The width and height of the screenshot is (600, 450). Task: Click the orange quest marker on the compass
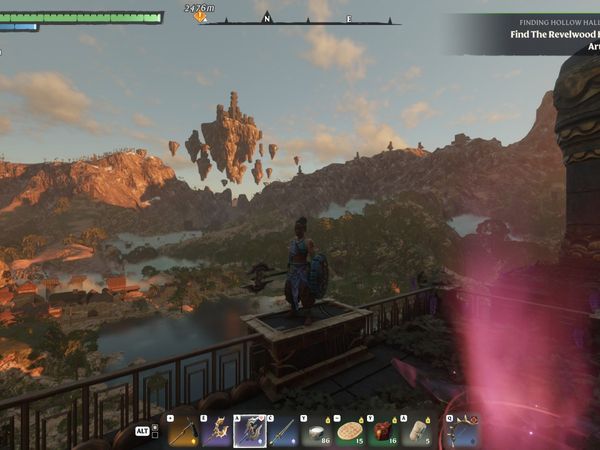click(200, 16)
